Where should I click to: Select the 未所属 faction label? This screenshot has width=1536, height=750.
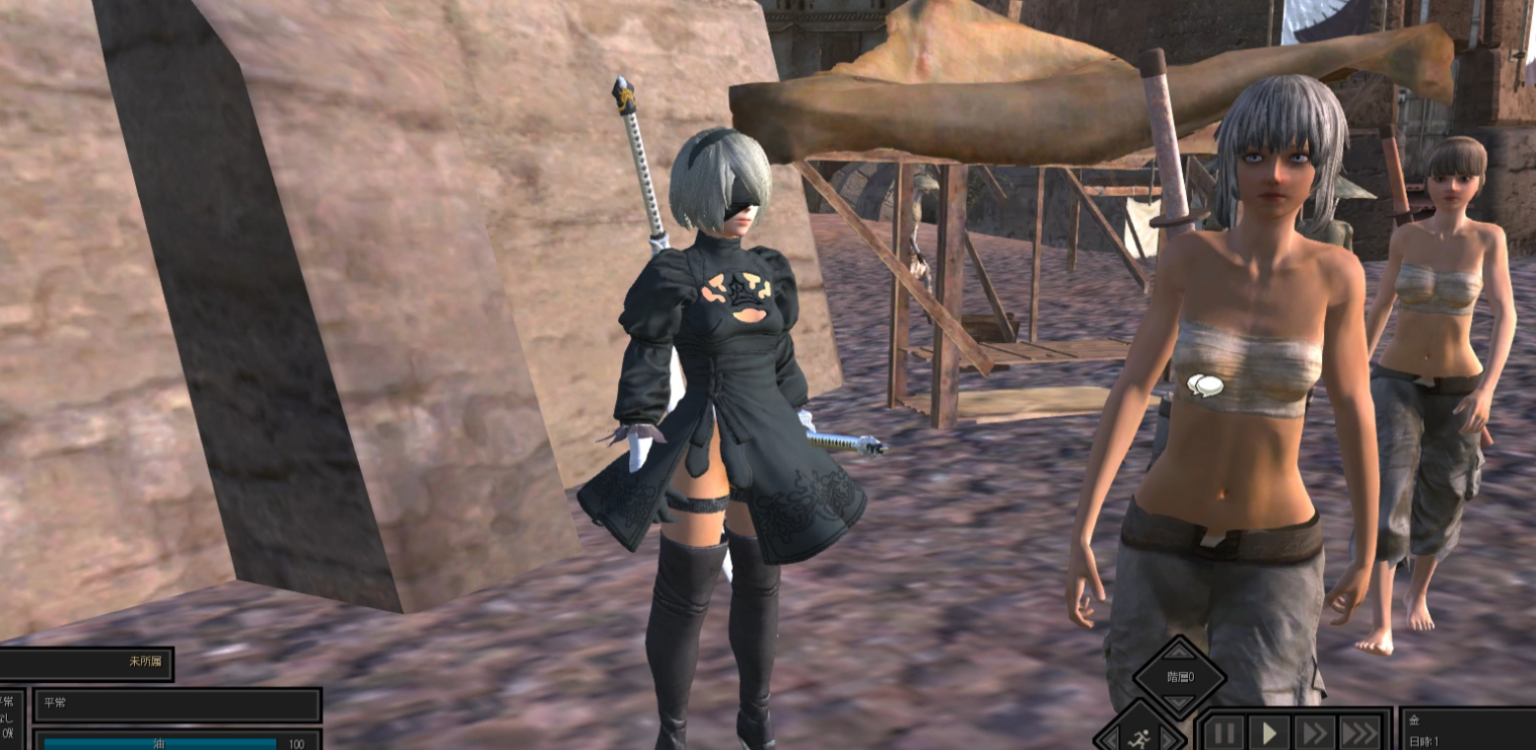point(146,662)
